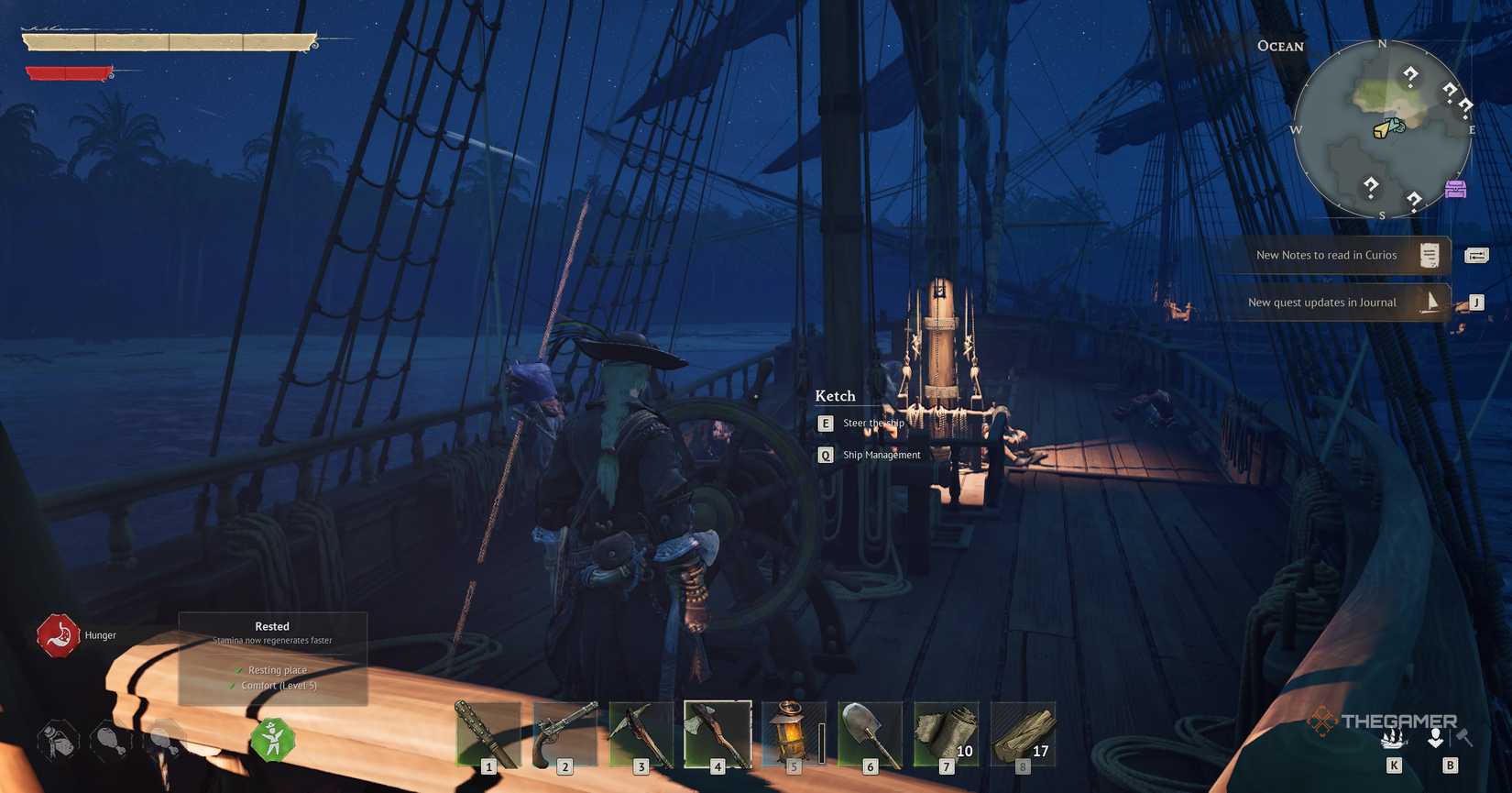Select the axe in hotbar slot 4
The height and width of the screenshot is (793, 1512).
click(x=718, y=733)
